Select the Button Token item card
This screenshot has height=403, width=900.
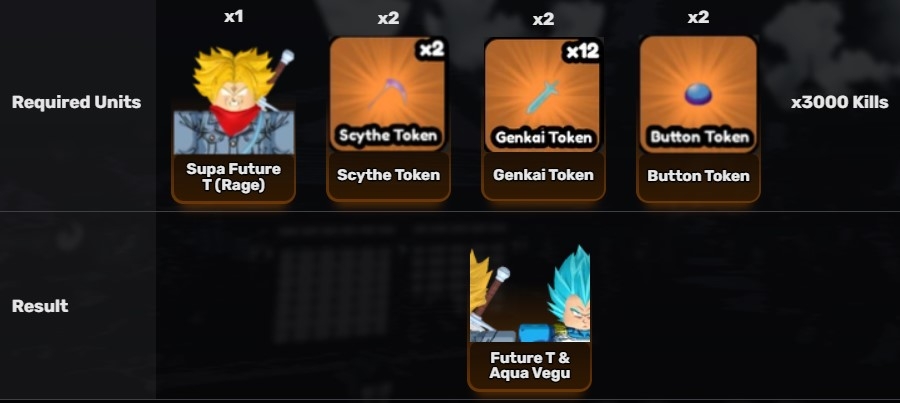(x=698, y=118)
